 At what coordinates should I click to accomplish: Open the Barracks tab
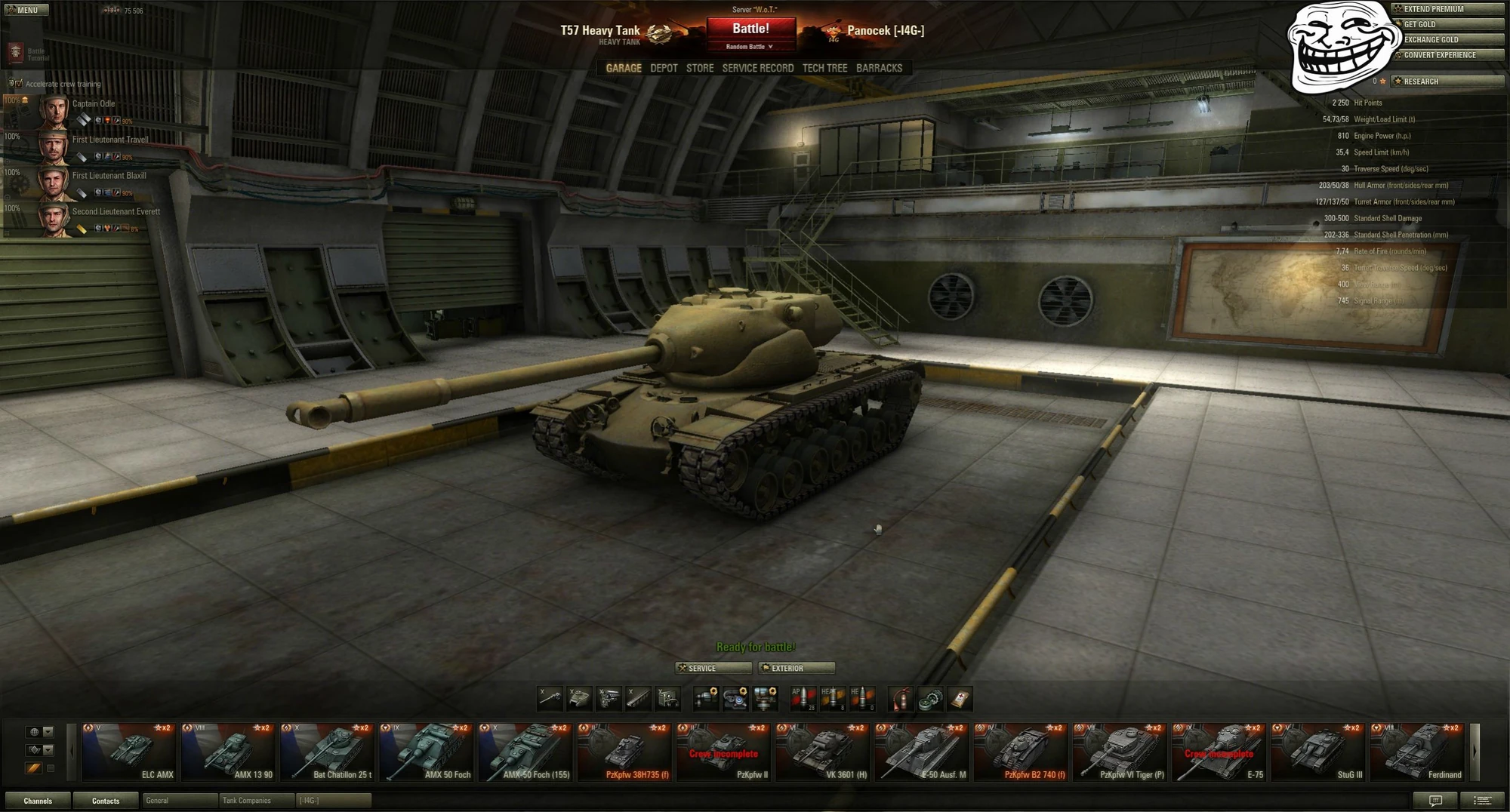coord(878,68)
